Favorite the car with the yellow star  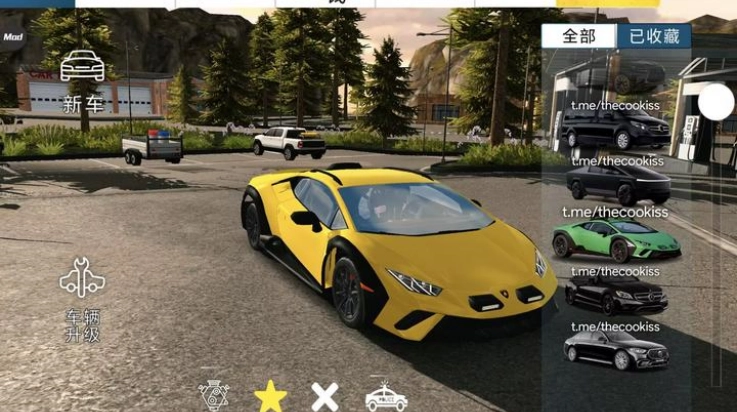pyautogui.click(x=270, y=396)
